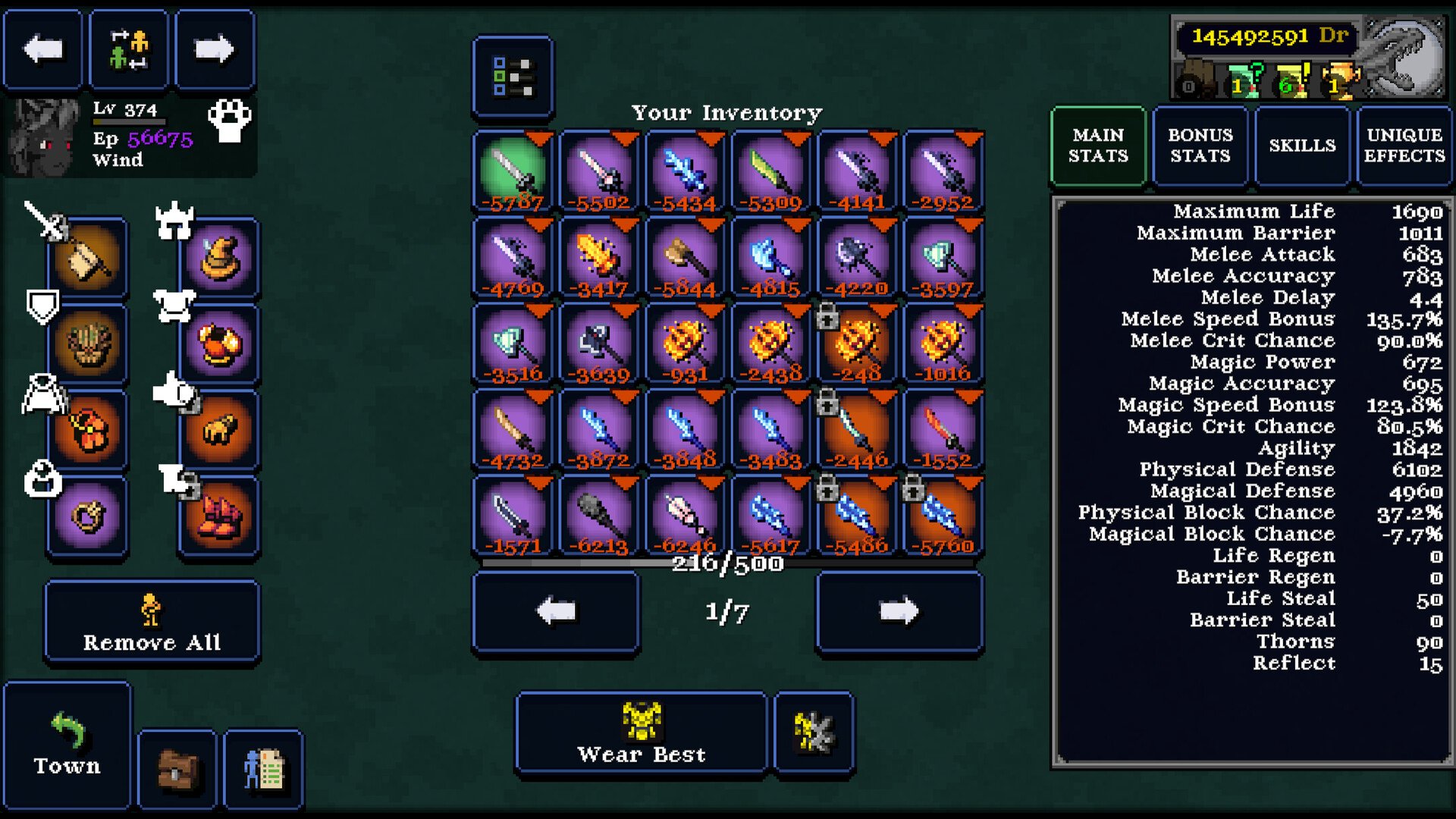Click the equipped wizard hat slot
The height and width of the screenshot is (819, 1456).
(x=220, y=258)
